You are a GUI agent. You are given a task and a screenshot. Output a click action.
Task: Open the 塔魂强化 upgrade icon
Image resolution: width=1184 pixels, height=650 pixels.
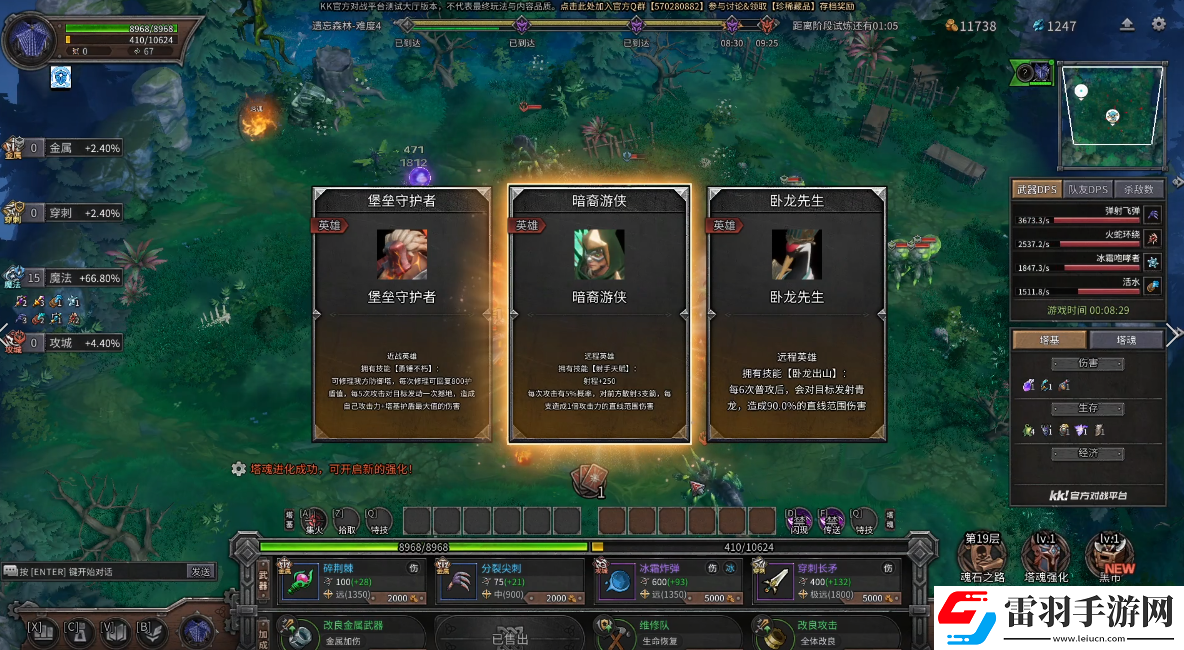(1045, 555)
